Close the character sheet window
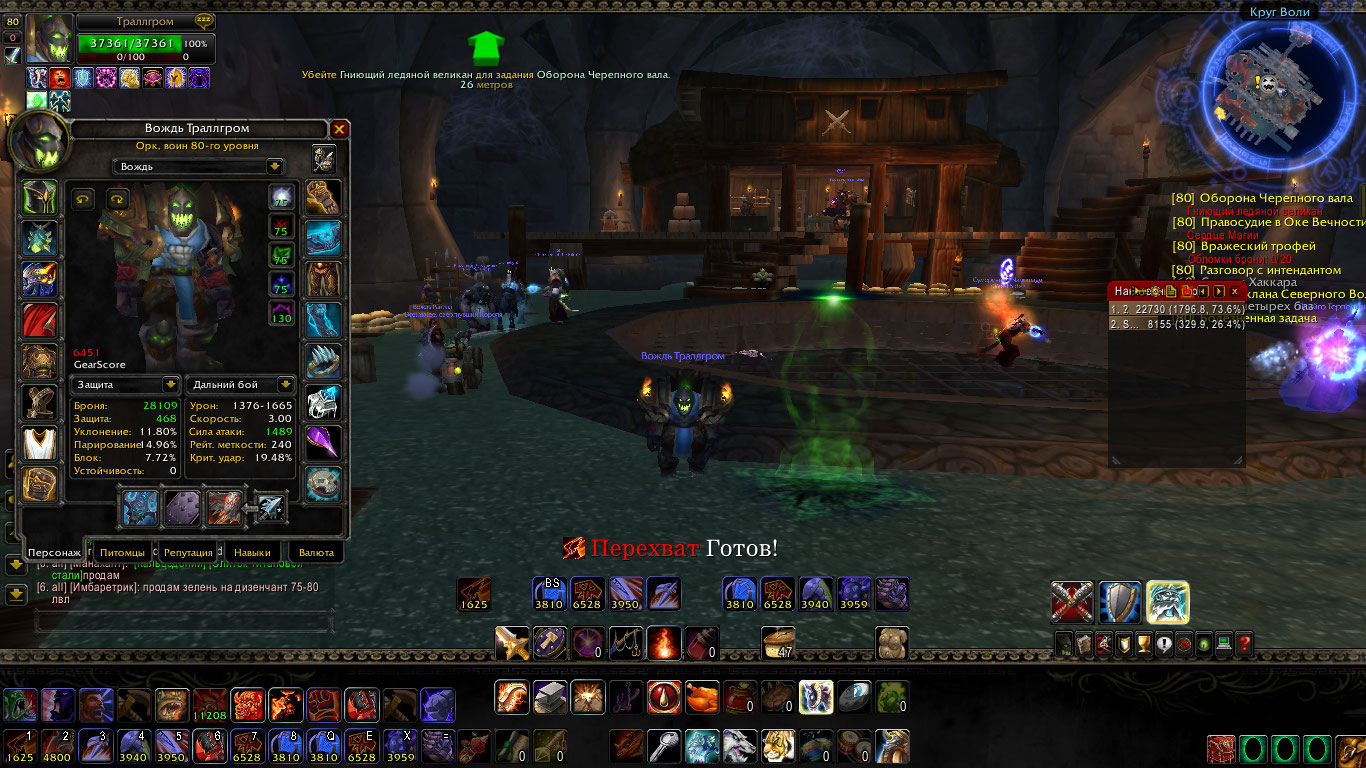This screenshot has width=1366, height=768. (340, 129)
